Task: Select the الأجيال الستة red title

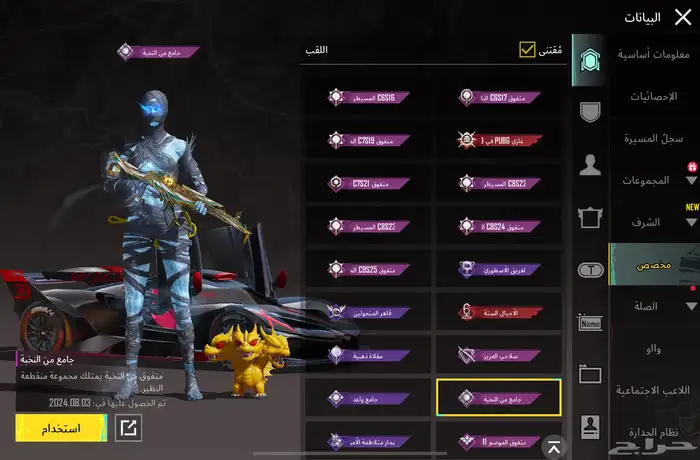Action: [x=498, y=311]
